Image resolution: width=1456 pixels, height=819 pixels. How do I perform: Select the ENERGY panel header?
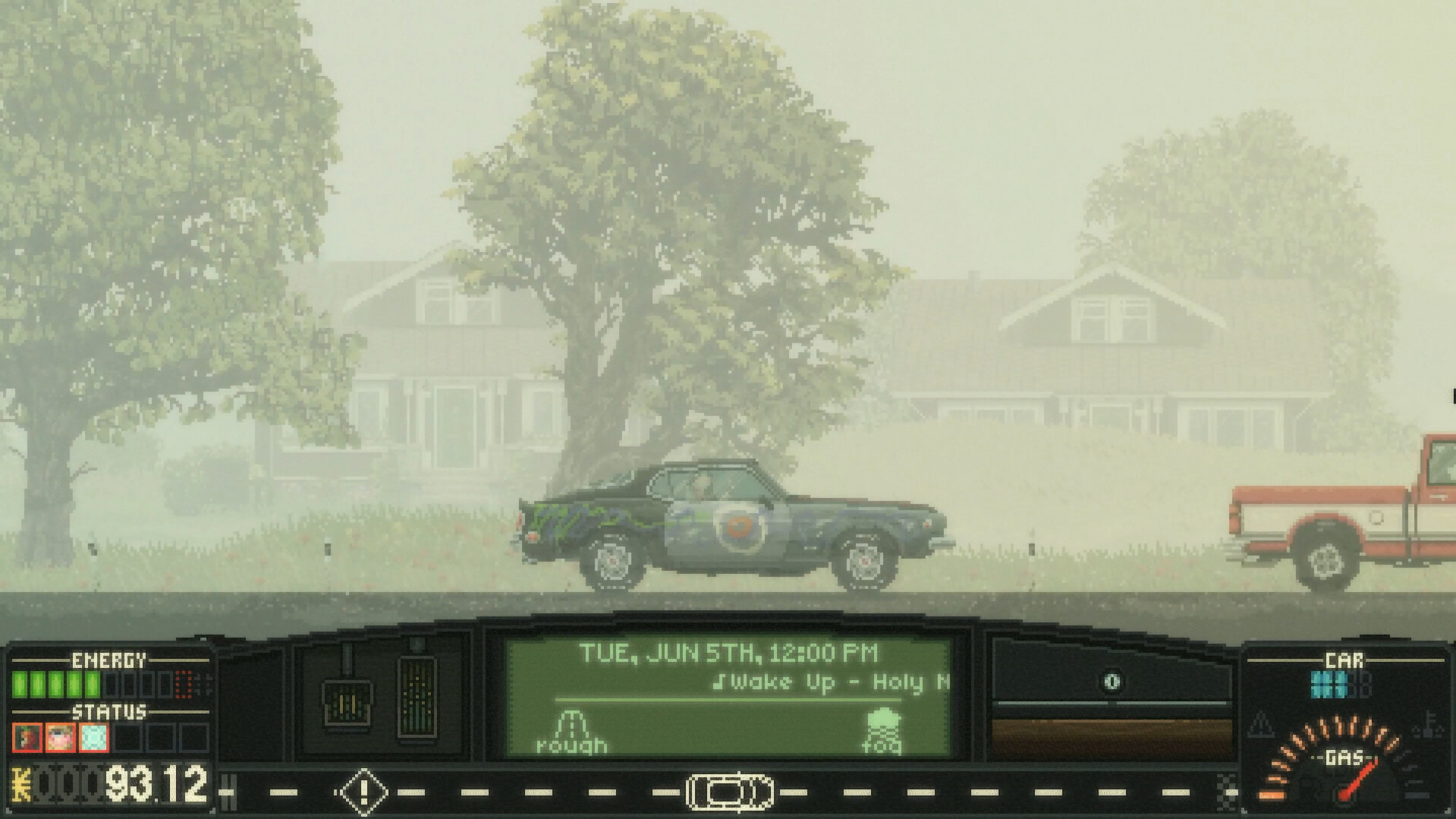point(108,659)
